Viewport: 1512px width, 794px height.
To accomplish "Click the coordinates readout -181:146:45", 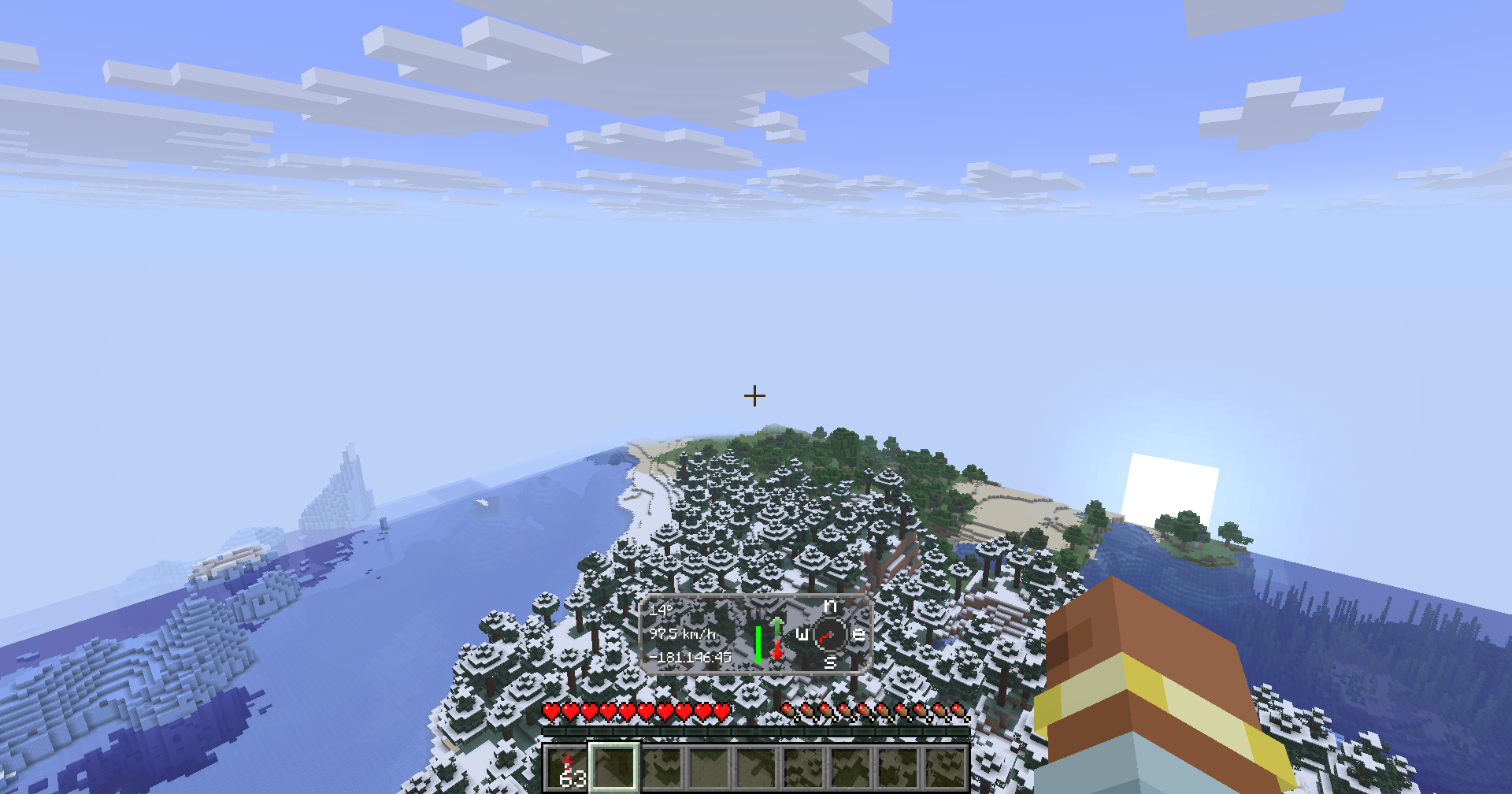I will point(691,656).
